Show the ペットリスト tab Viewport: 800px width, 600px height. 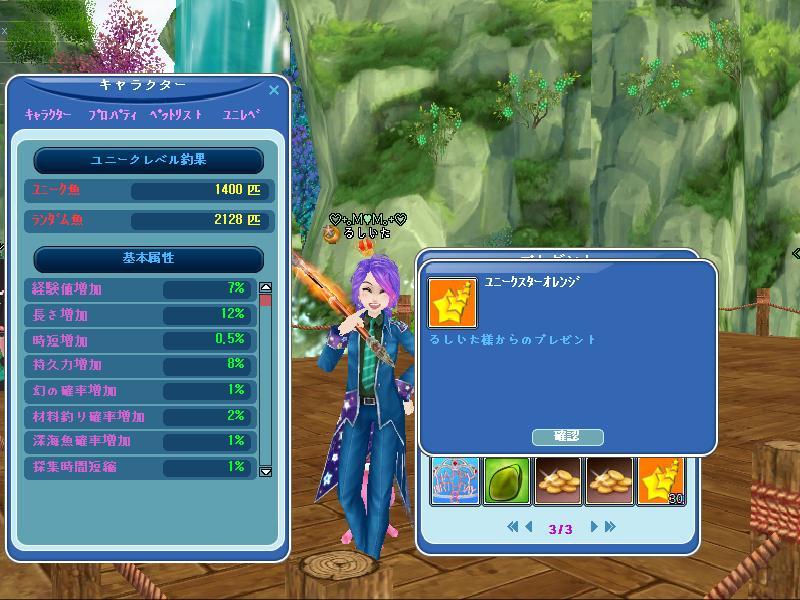[176, 115]
